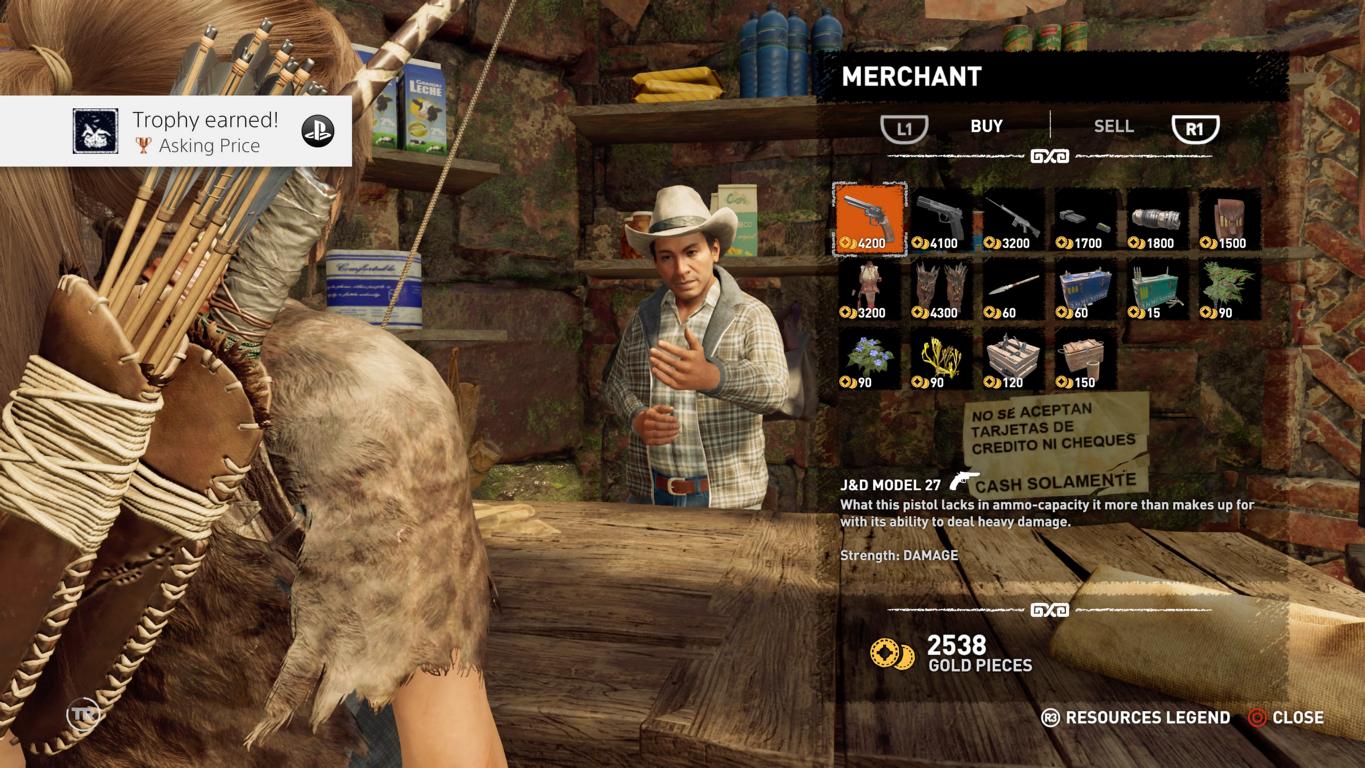The image size is (1365, 768).
Task: Select the arrow item priced 60
Action: 1014,289
